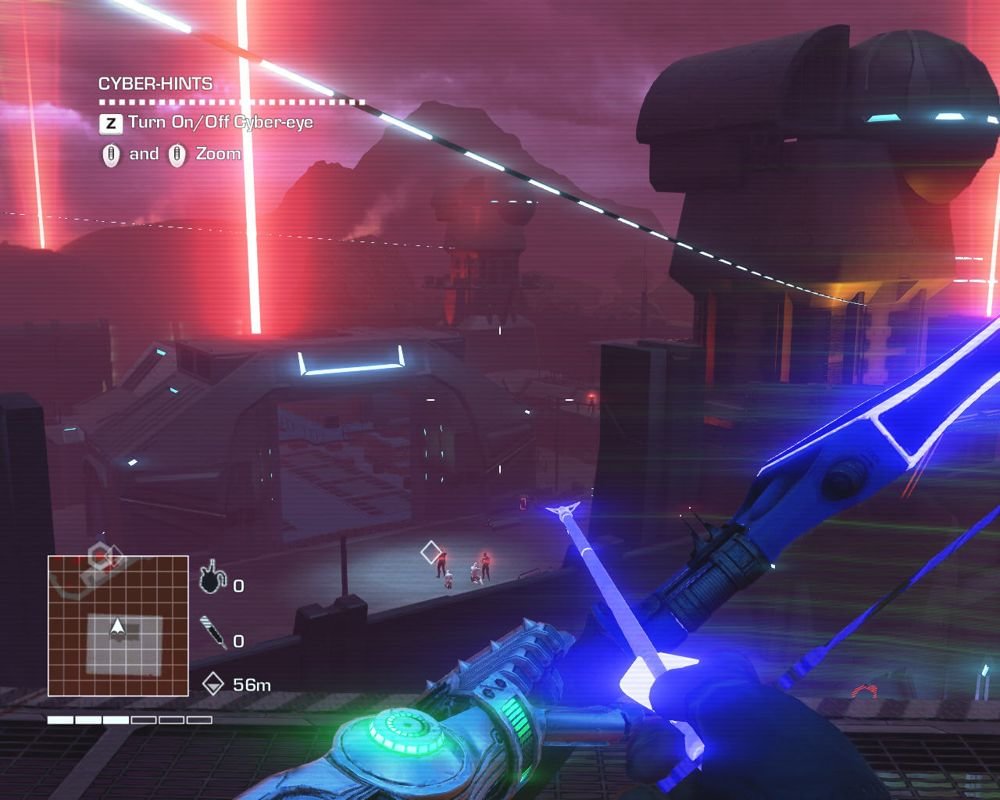Click the player arrow on the minimap
The height and width of the screenshot is (800, 1000).
118,628
